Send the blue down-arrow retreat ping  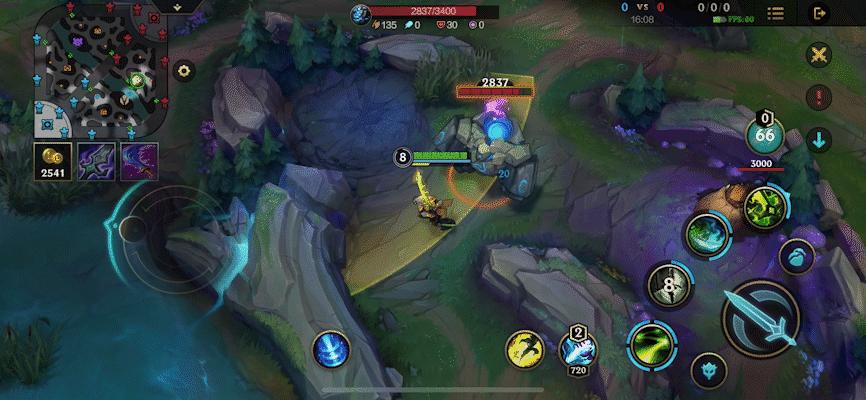(820, 139)
